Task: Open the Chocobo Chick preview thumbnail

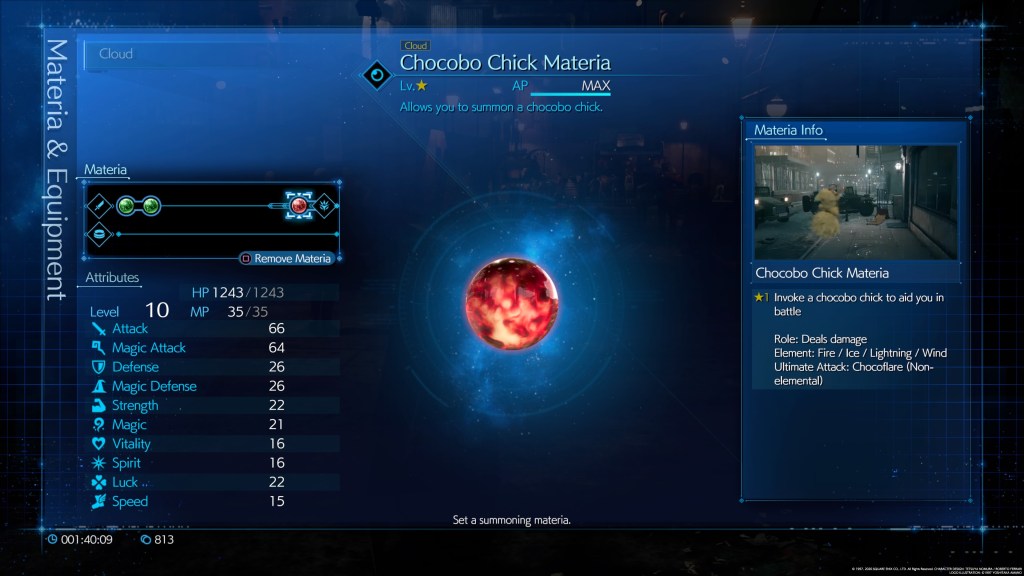Action: 855,202
